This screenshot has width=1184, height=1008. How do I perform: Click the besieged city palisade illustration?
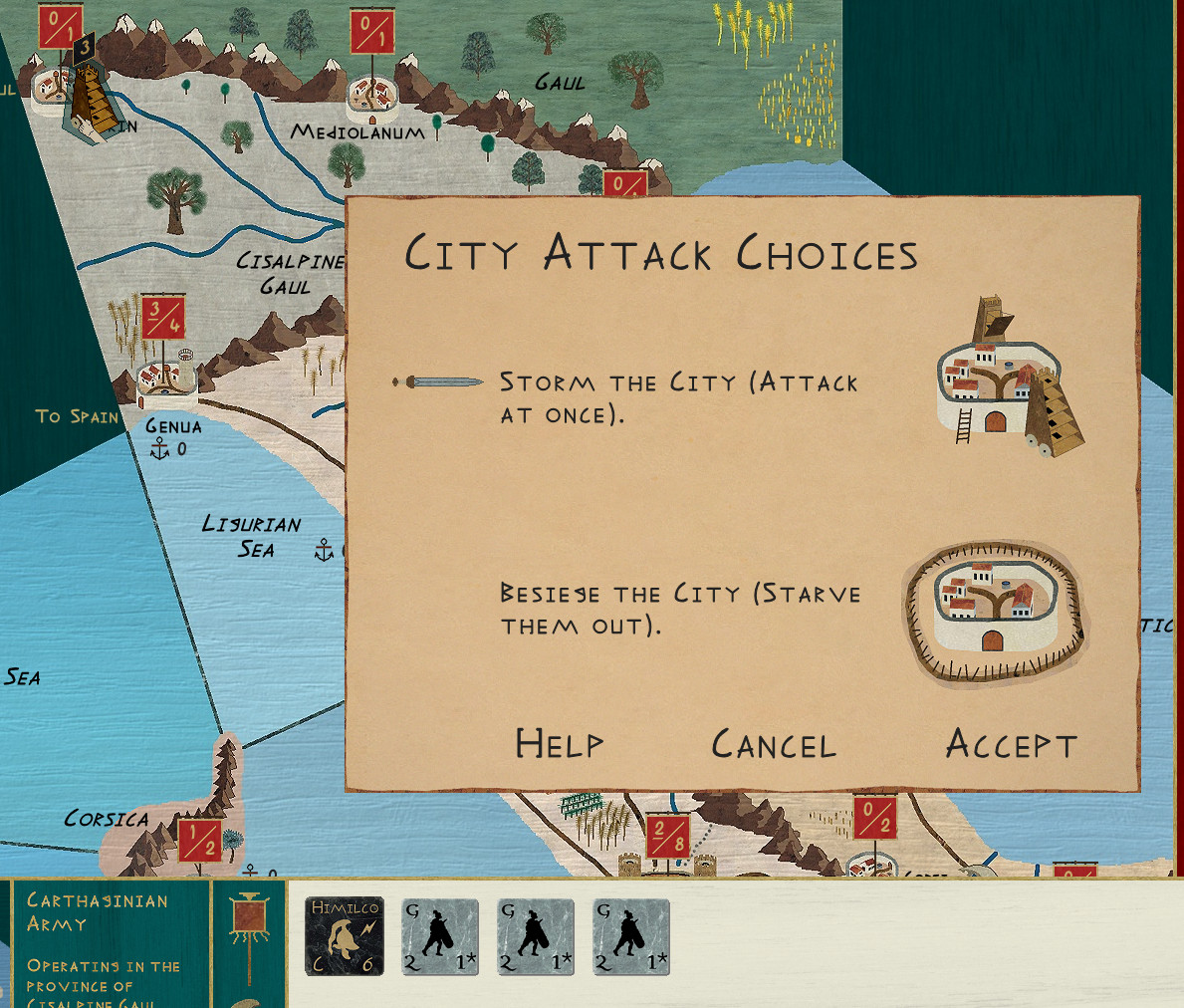(995, 614)
